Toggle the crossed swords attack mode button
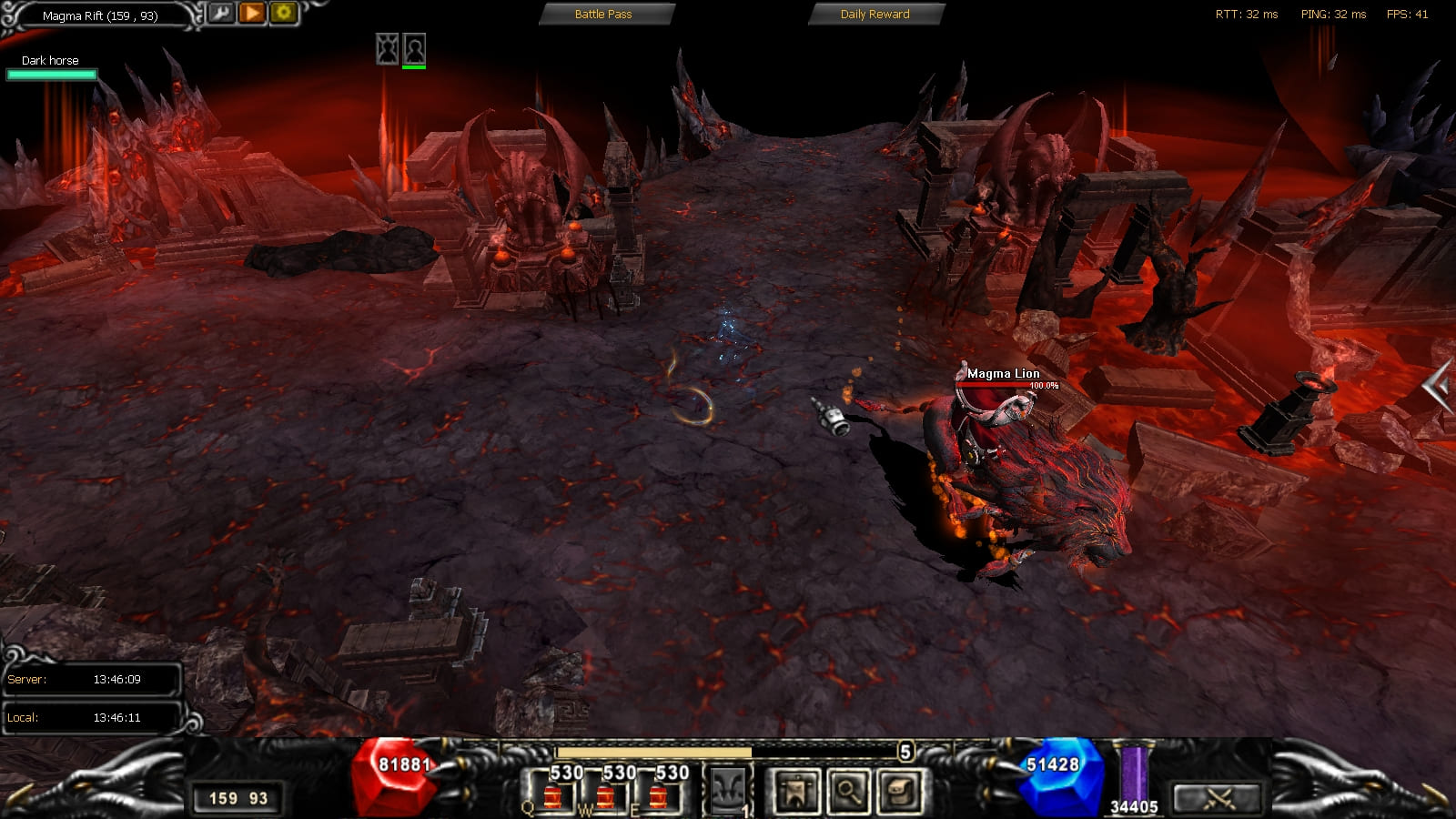The width and height of the screenshot is (1456, 819). 1218,799
